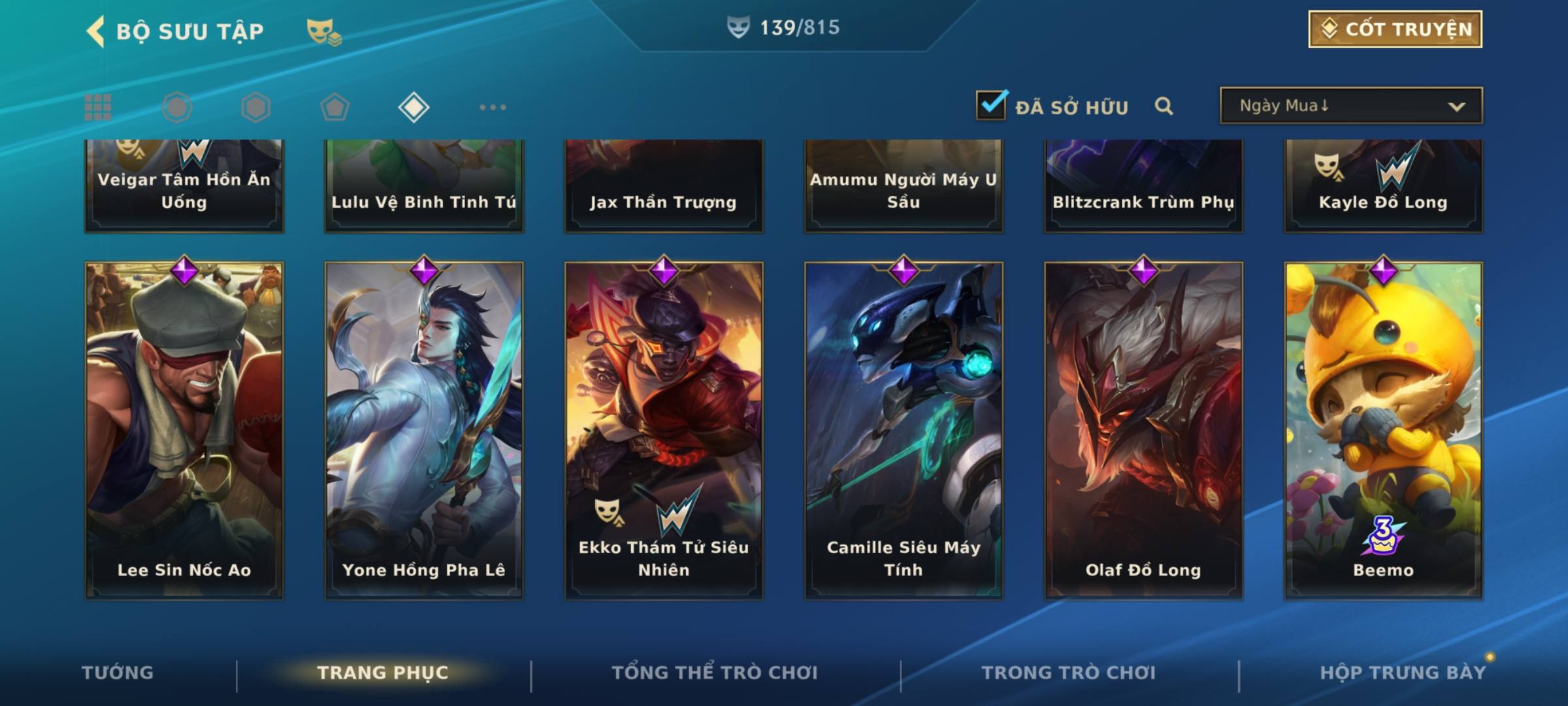The image size is (1568, 706).
Task: Open the three-dots more filters
Action: pos(493,107)
